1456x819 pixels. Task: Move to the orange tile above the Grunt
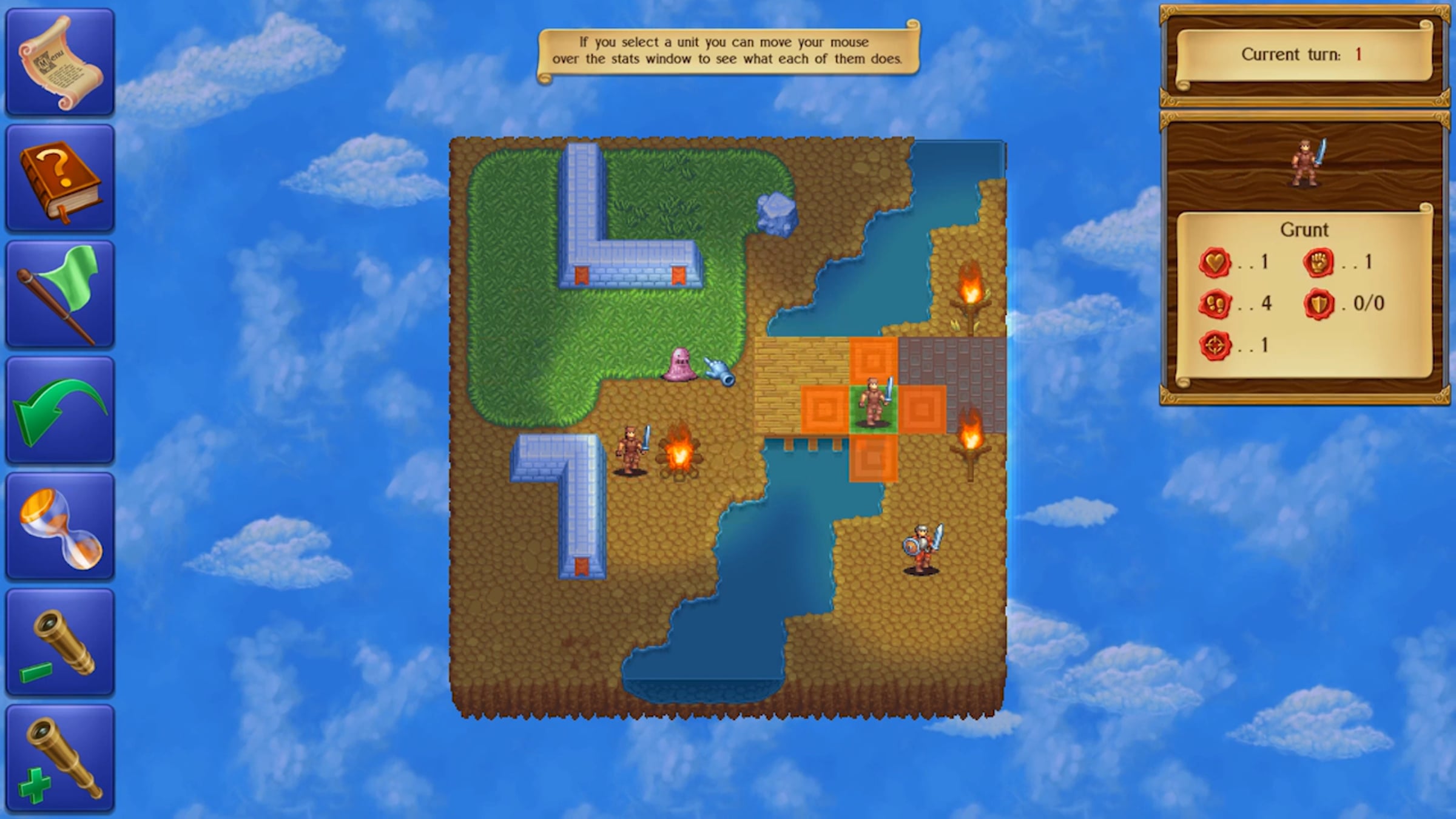[x=874, y=361]
